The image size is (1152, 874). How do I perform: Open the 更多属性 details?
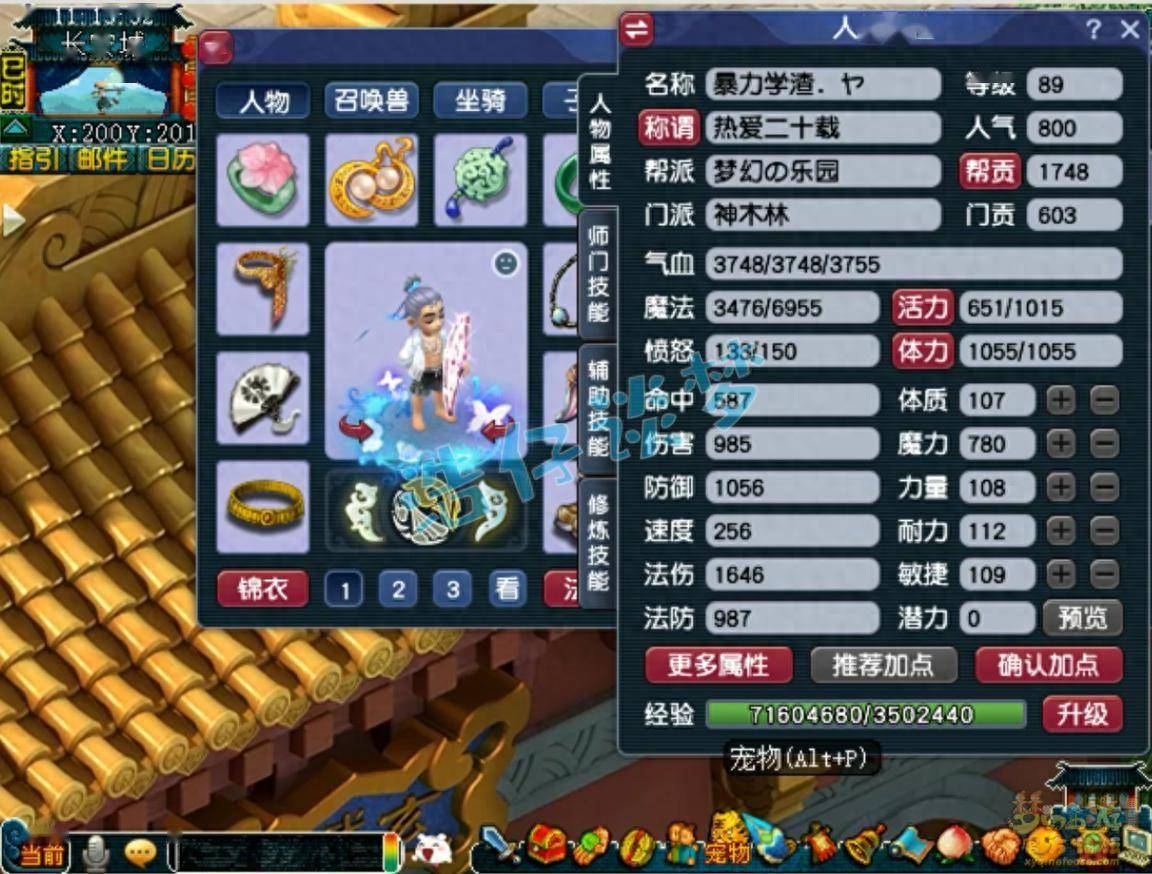tap(718, 665)
